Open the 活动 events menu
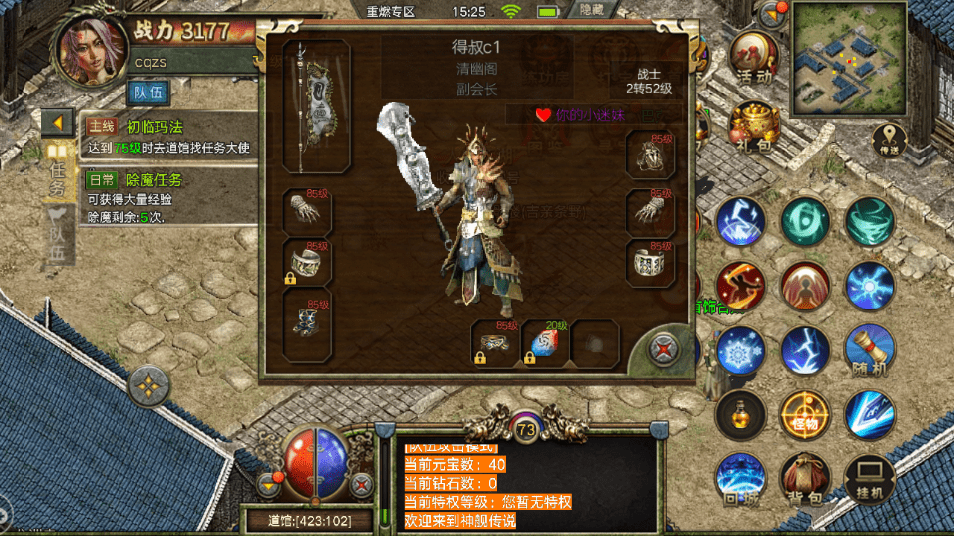This screenshot has height=536, width=954. coord(754,55)
